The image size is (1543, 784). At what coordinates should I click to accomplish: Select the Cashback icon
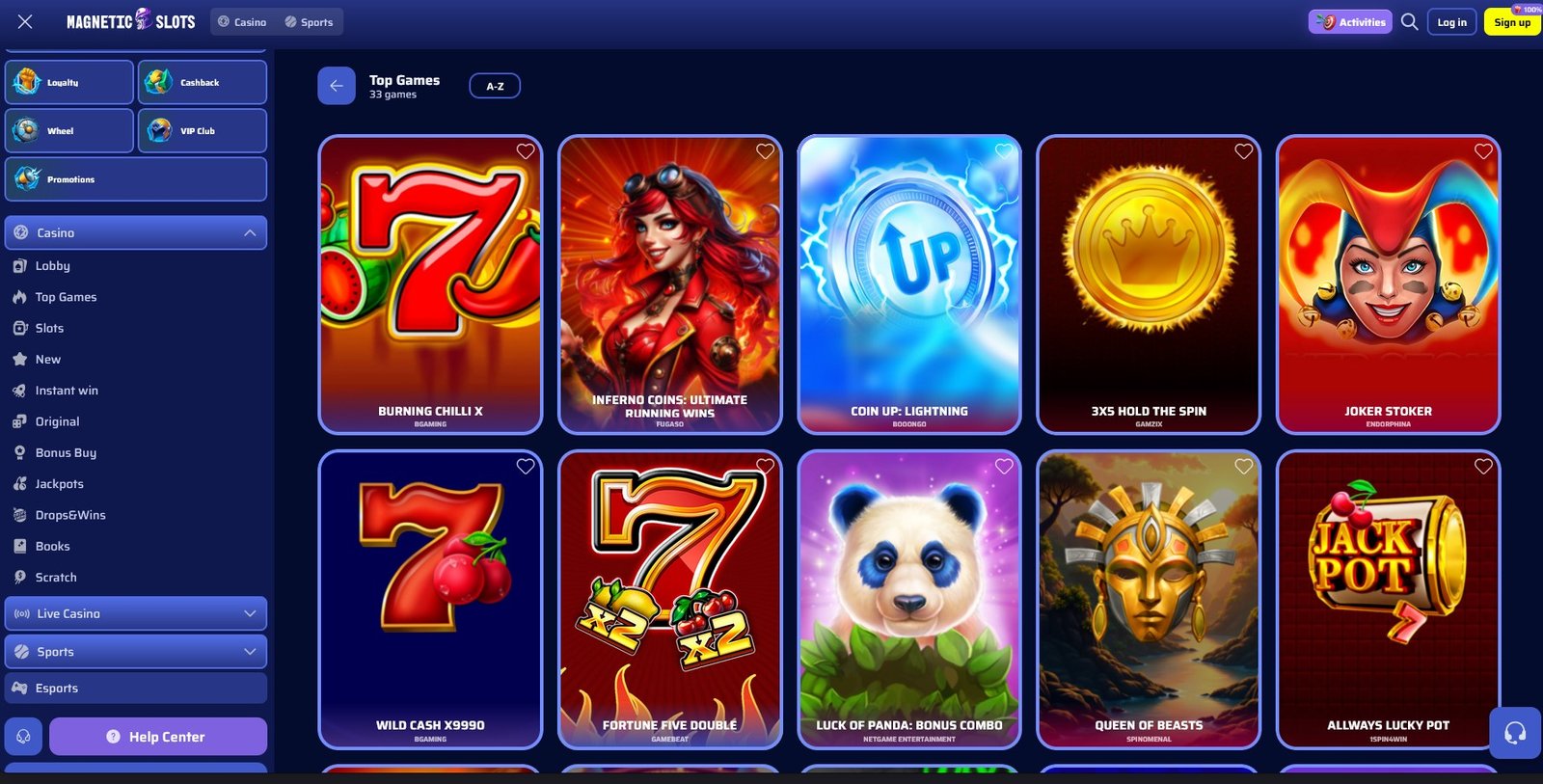coord(202,81)
